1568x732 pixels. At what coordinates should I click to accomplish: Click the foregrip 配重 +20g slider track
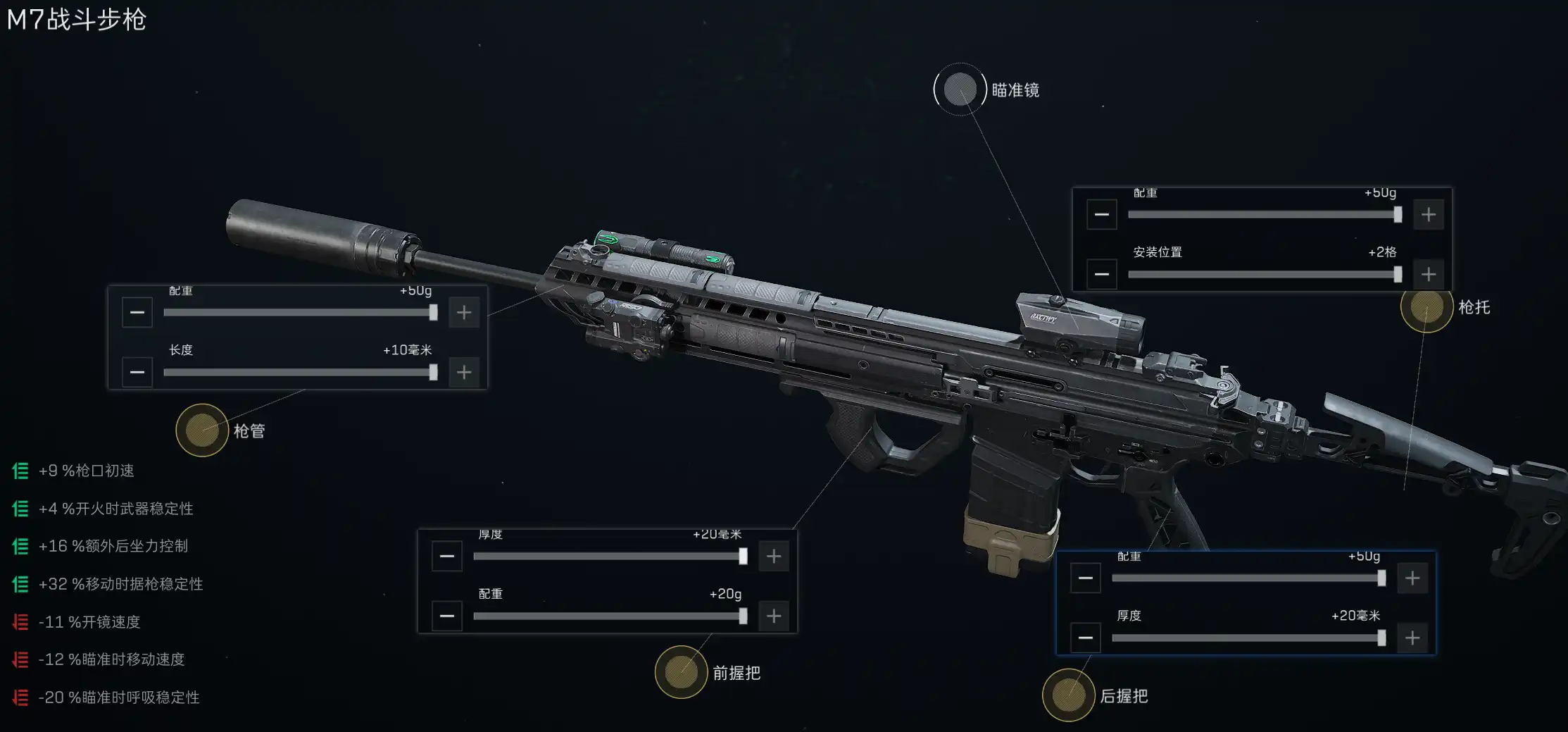click(x=609, y=616)
